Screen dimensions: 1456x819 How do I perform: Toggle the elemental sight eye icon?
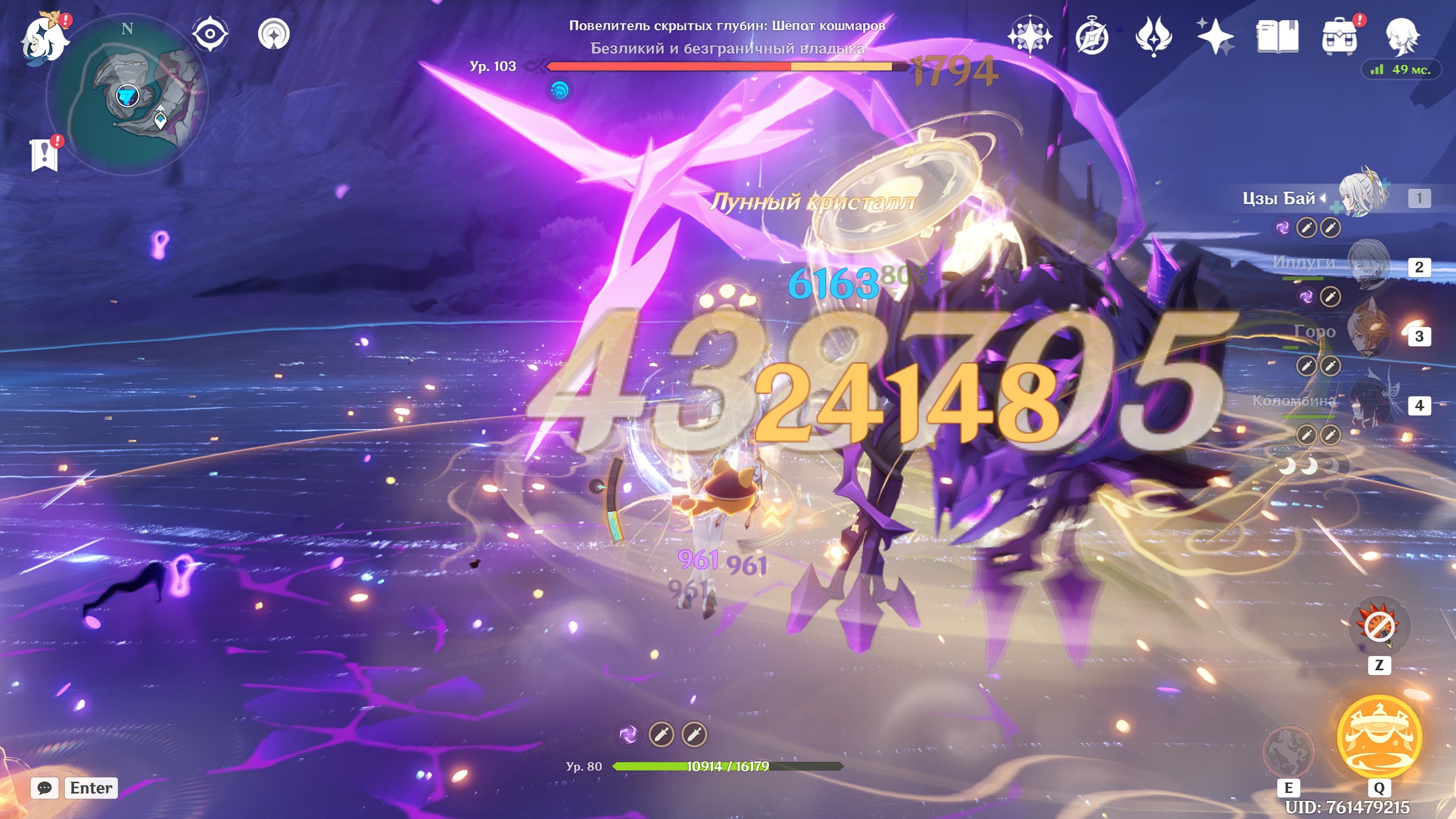(210, 34)
